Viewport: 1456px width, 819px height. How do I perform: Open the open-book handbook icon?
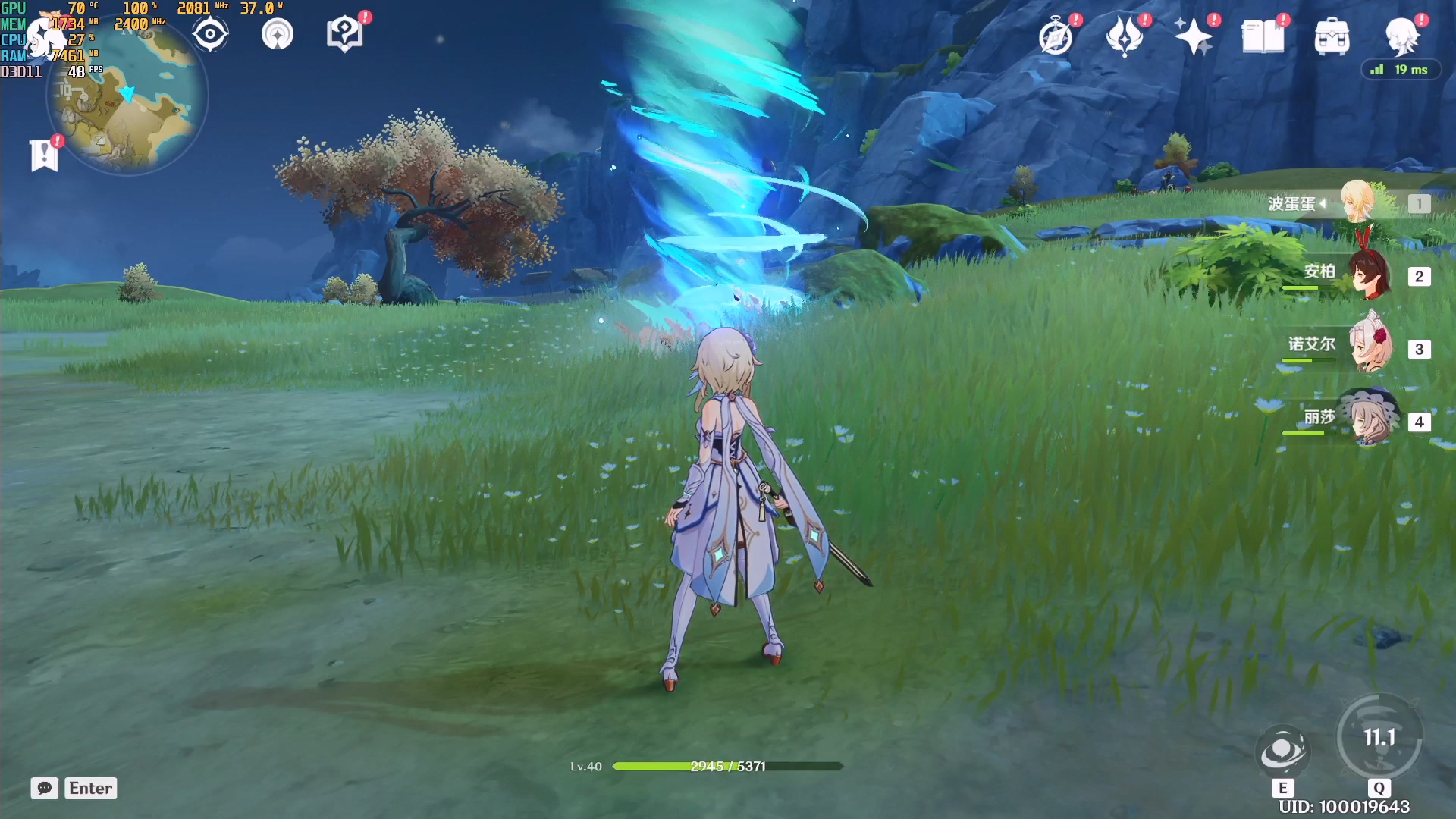[x=1263, y=36]
